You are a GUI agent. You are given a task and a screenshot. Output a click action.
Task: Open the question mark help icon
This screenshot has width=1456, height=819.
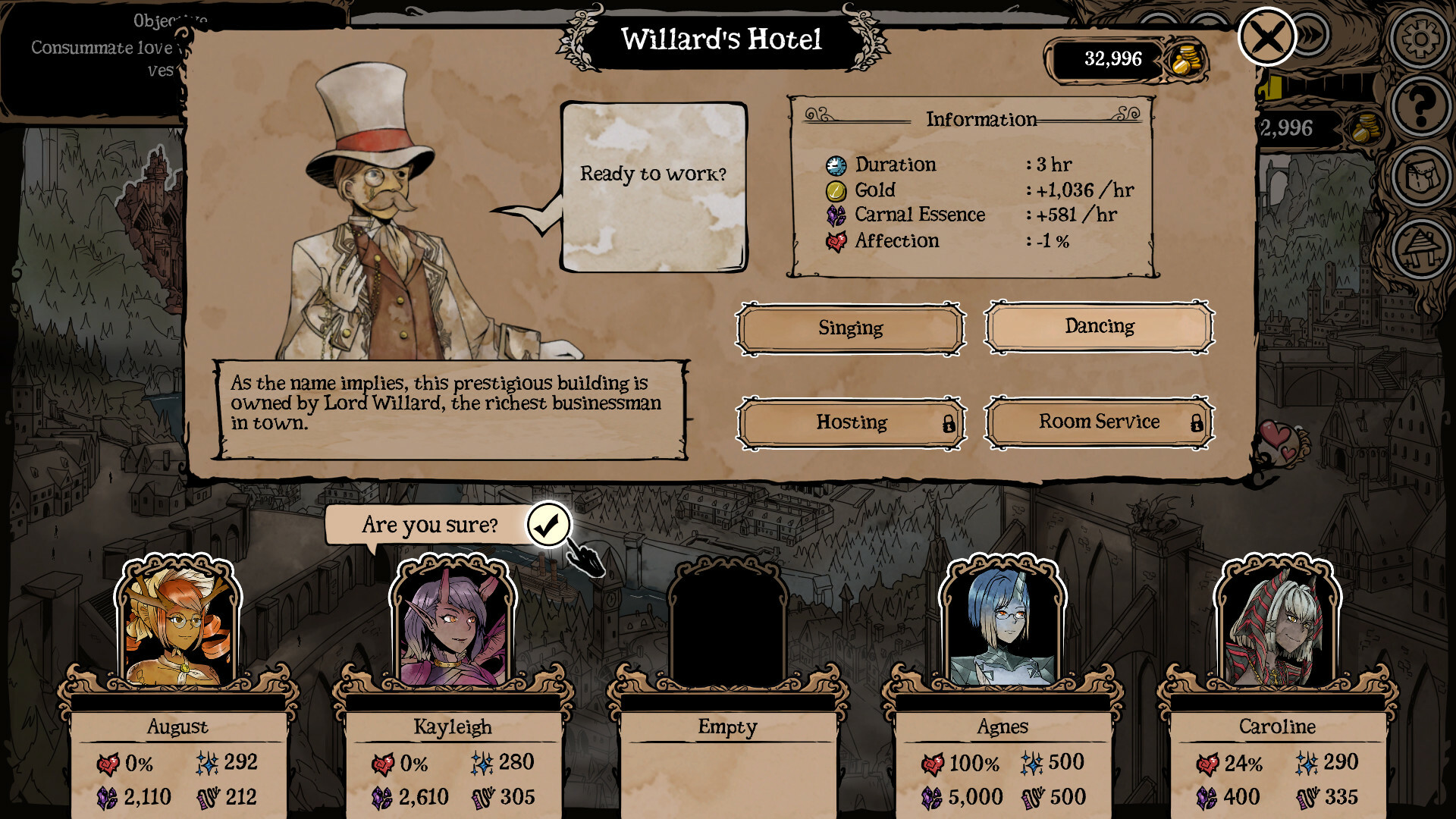pyautogui.click(x=1420, y=104)
